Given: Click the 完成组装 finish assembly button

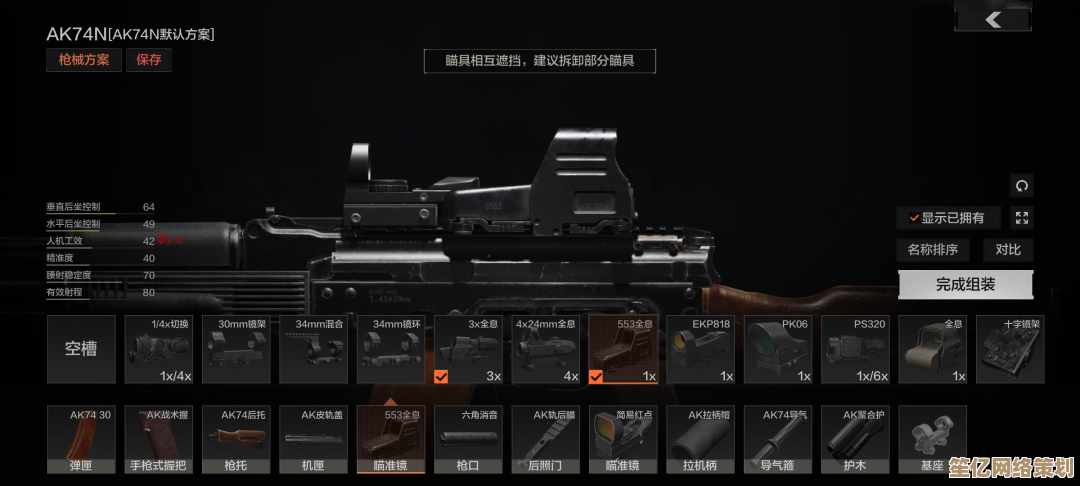Looking at the screenshot, I should click(x=965, y=284).
